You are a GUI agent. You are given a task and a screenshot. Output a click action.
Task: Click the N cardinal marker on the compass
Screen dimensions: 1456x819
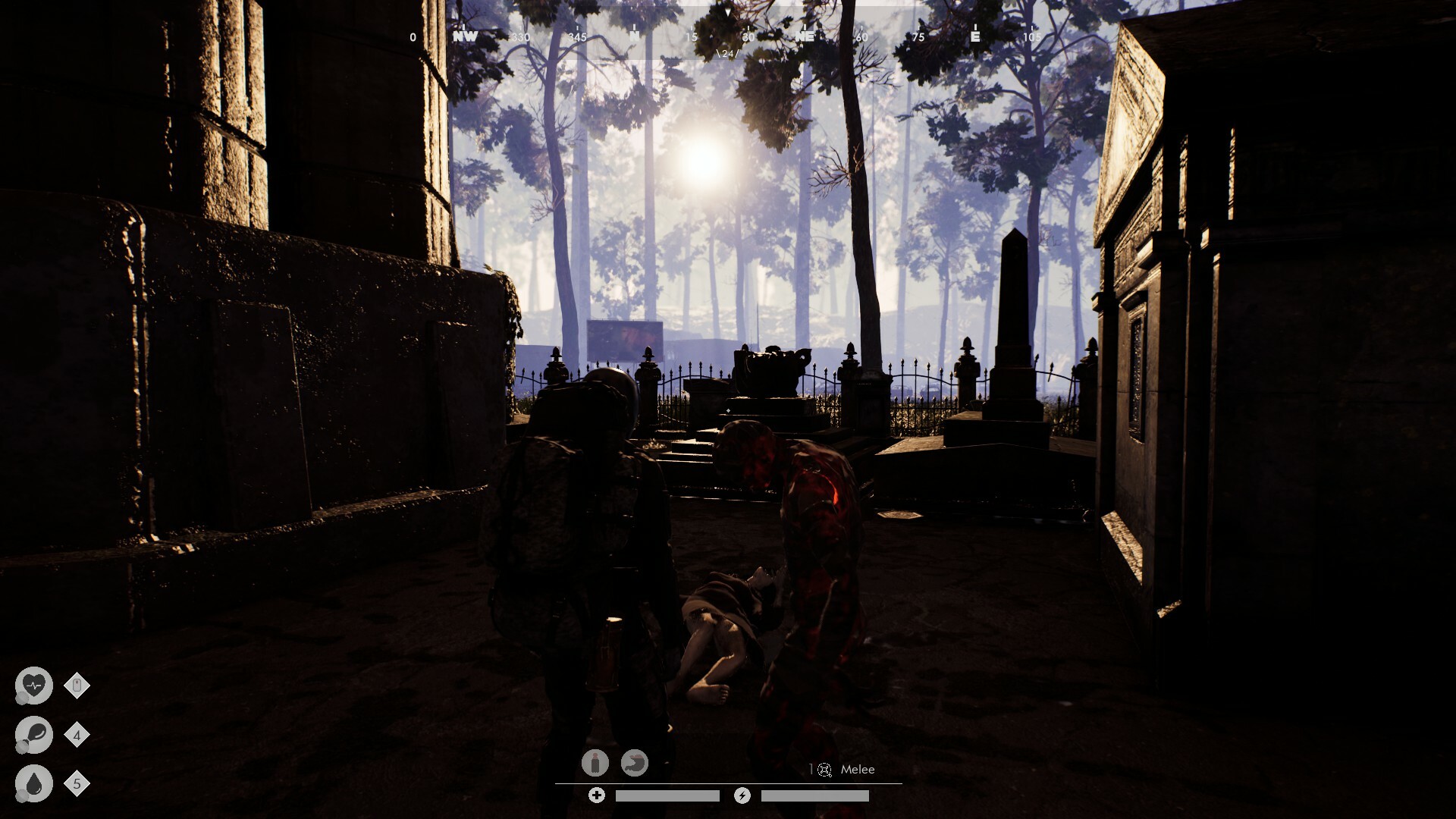pos(634,34)
